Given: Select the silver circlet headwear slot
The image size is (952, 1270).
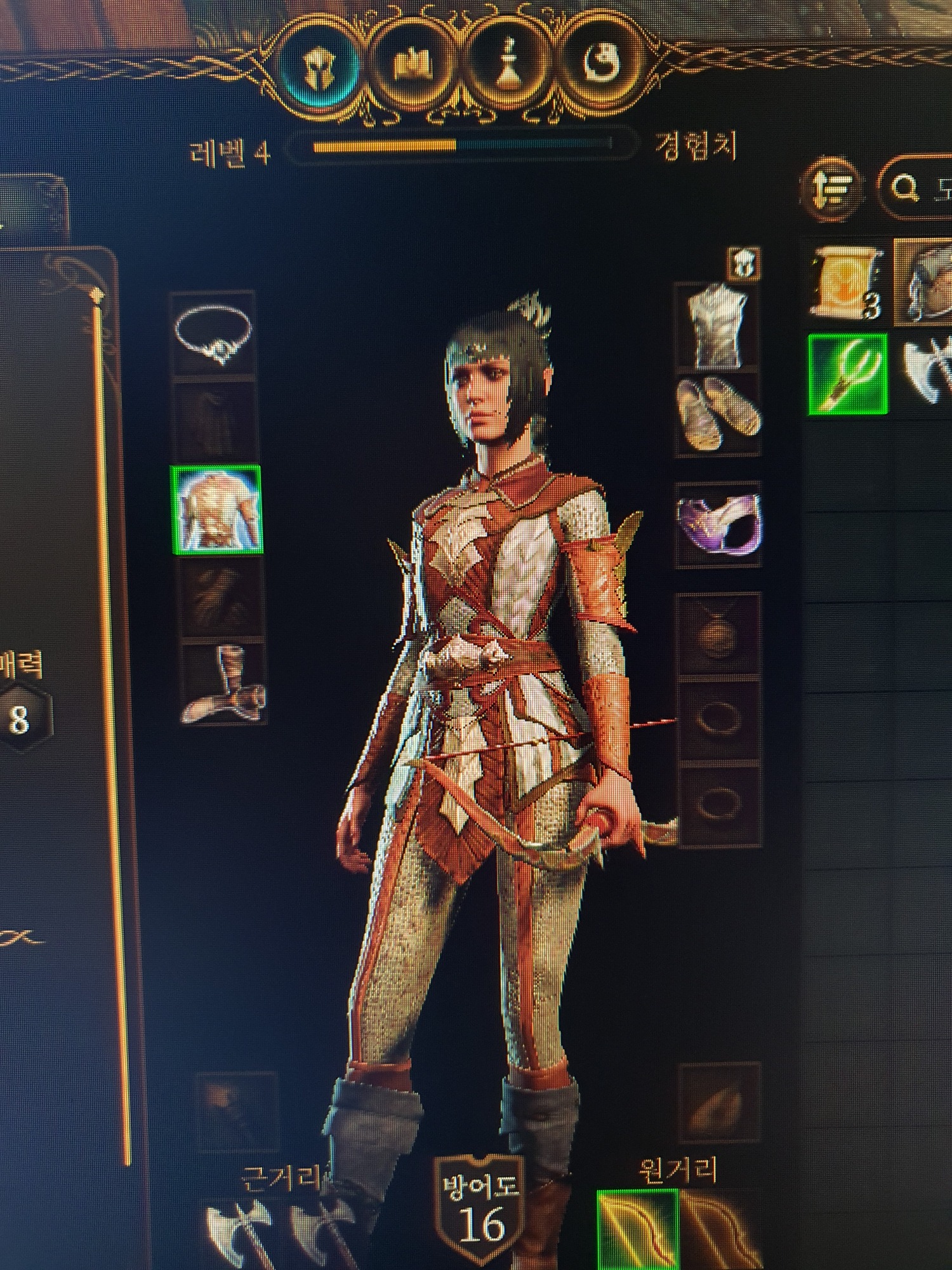Looking at the screenshot, I should click(214, 334).
